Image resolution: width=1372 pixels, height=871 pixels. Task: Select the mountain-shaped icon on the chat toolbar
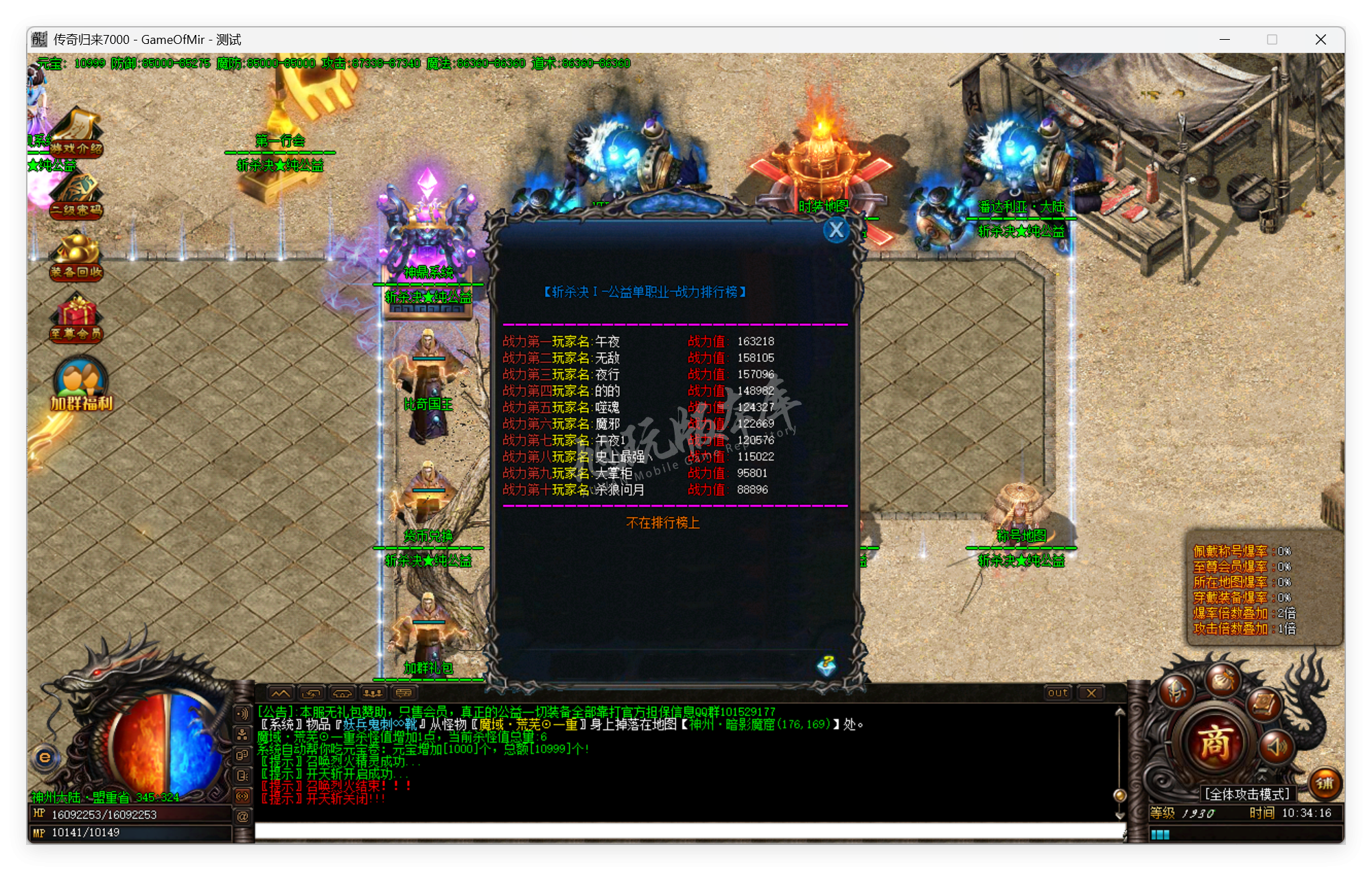pos(281,693)
